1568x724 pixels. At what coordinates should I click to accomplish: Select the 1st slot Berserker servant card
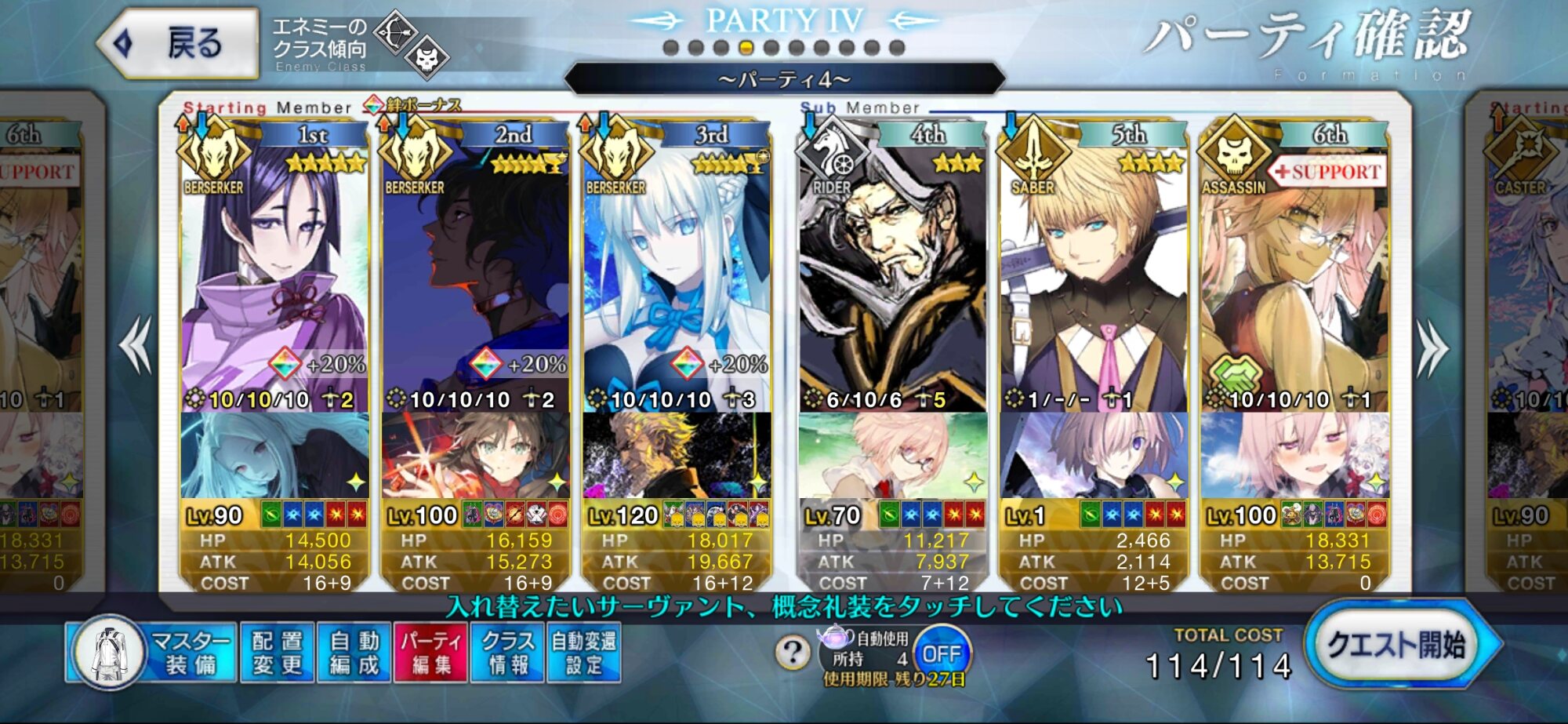(274, 275)
